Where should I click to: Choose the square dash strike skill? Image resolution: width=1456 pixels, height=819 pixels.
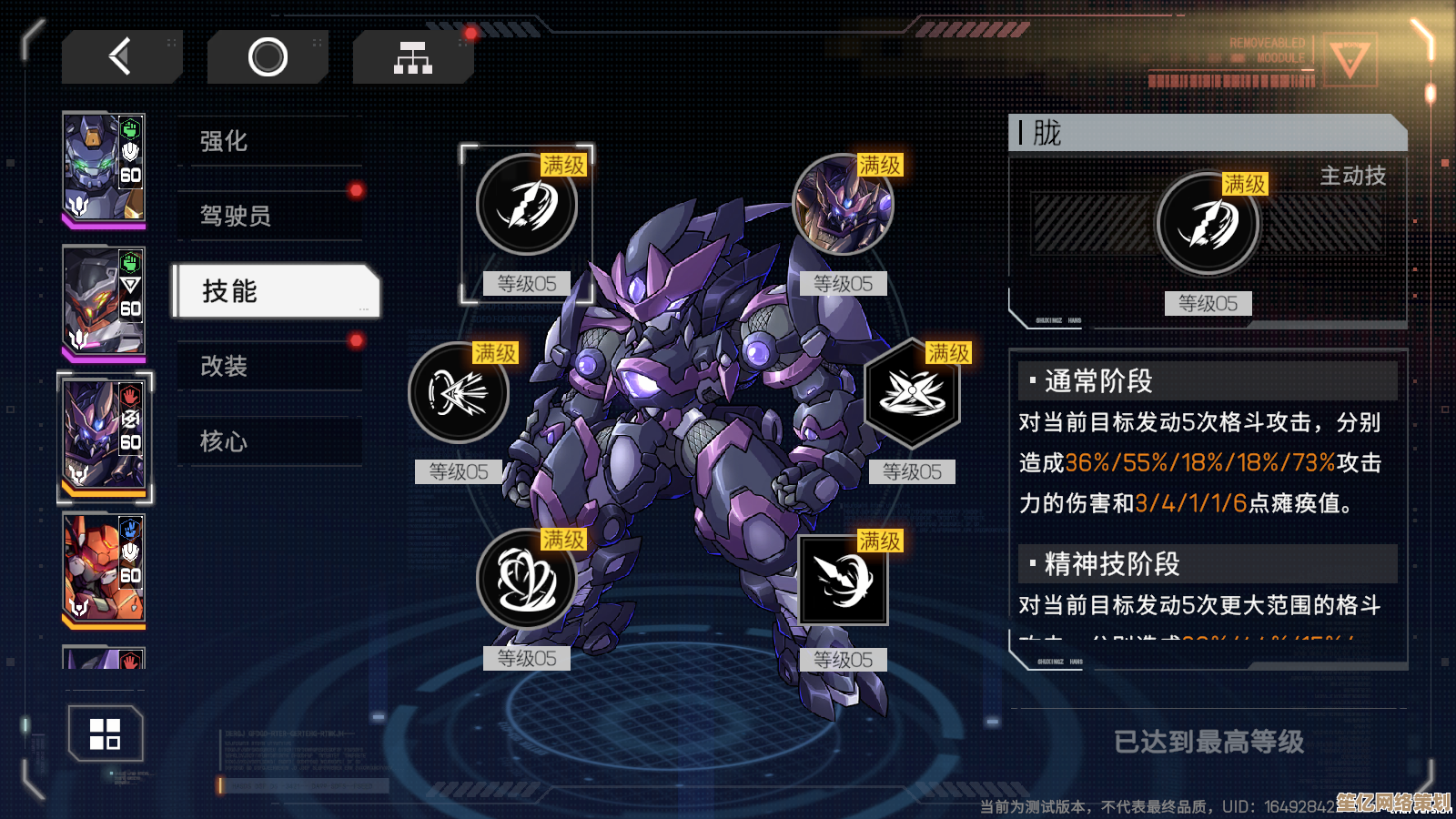pyautogui.click(x=843, y=580)
